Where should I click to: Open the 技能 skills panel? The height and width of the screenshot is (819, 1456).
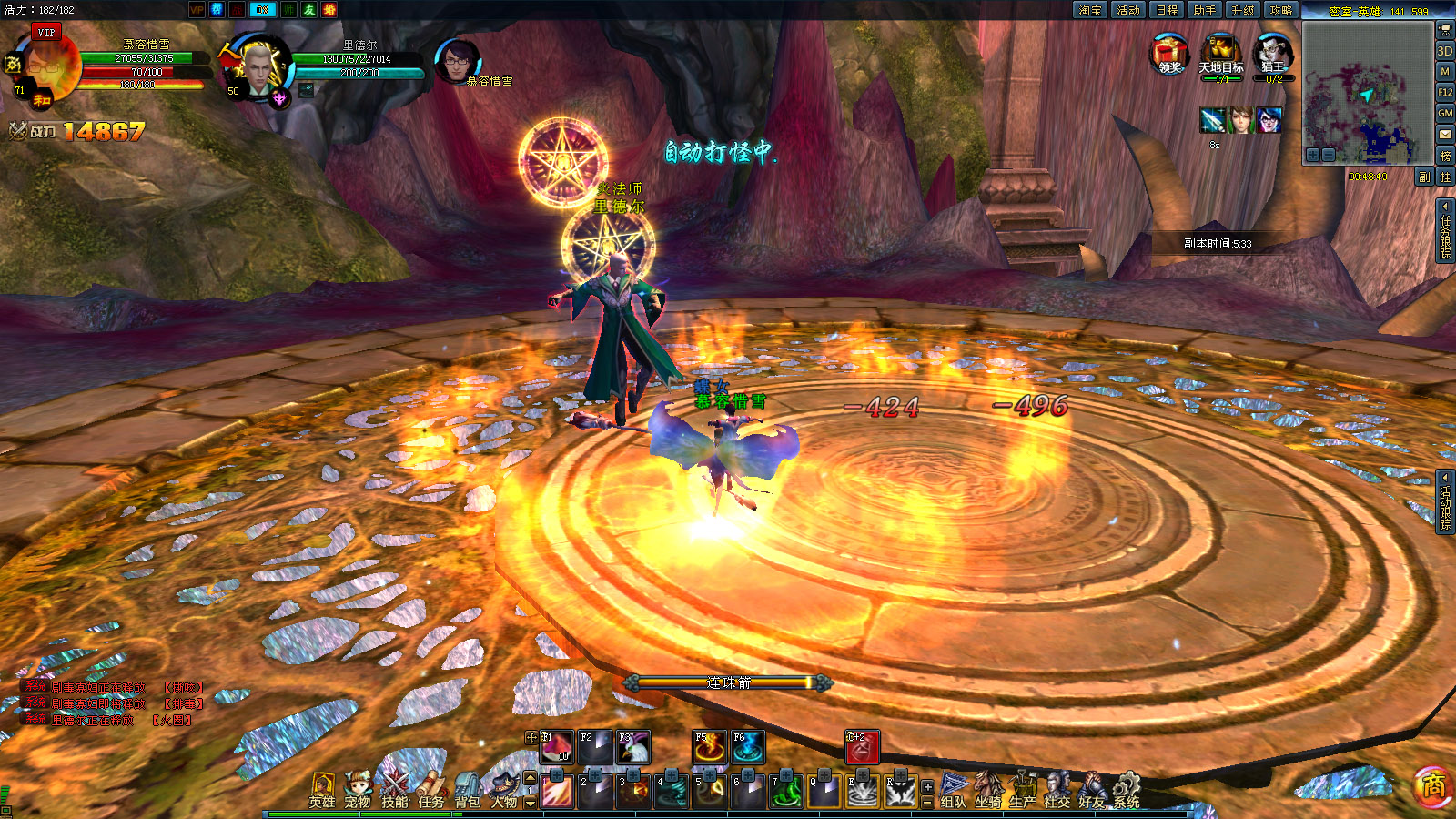pyautogui.click(x=395, y=790)
